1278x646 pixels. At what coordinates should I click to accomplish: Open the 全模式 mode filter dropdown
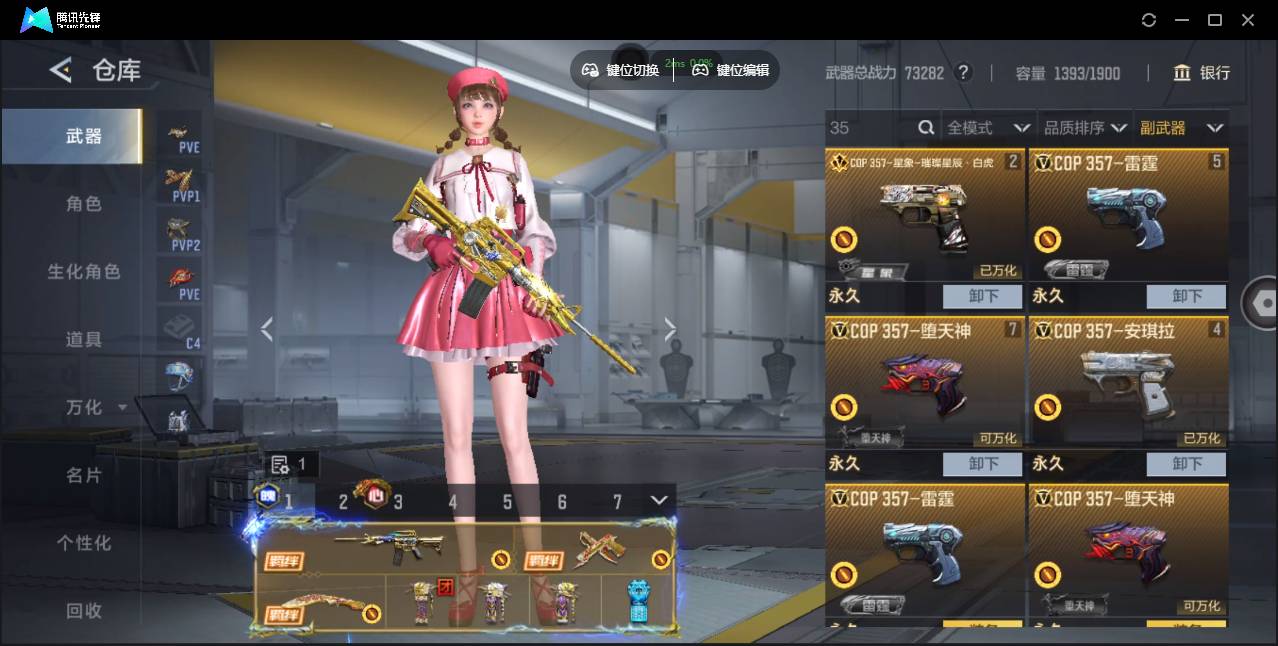(x=988, y=128)
